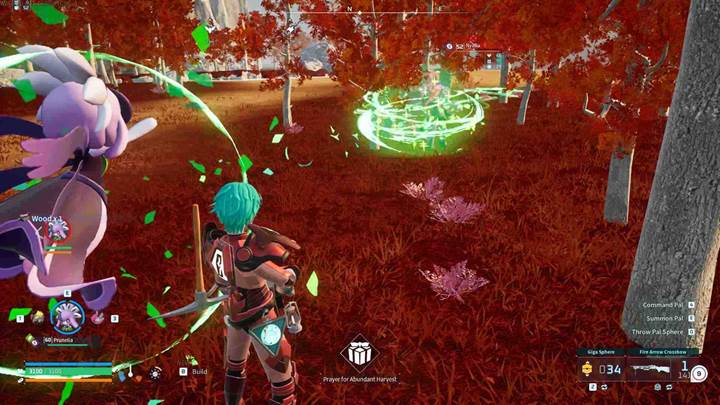
Task: Click the Prayer for Abundant Harvest icon
Action: click(359, 352)
